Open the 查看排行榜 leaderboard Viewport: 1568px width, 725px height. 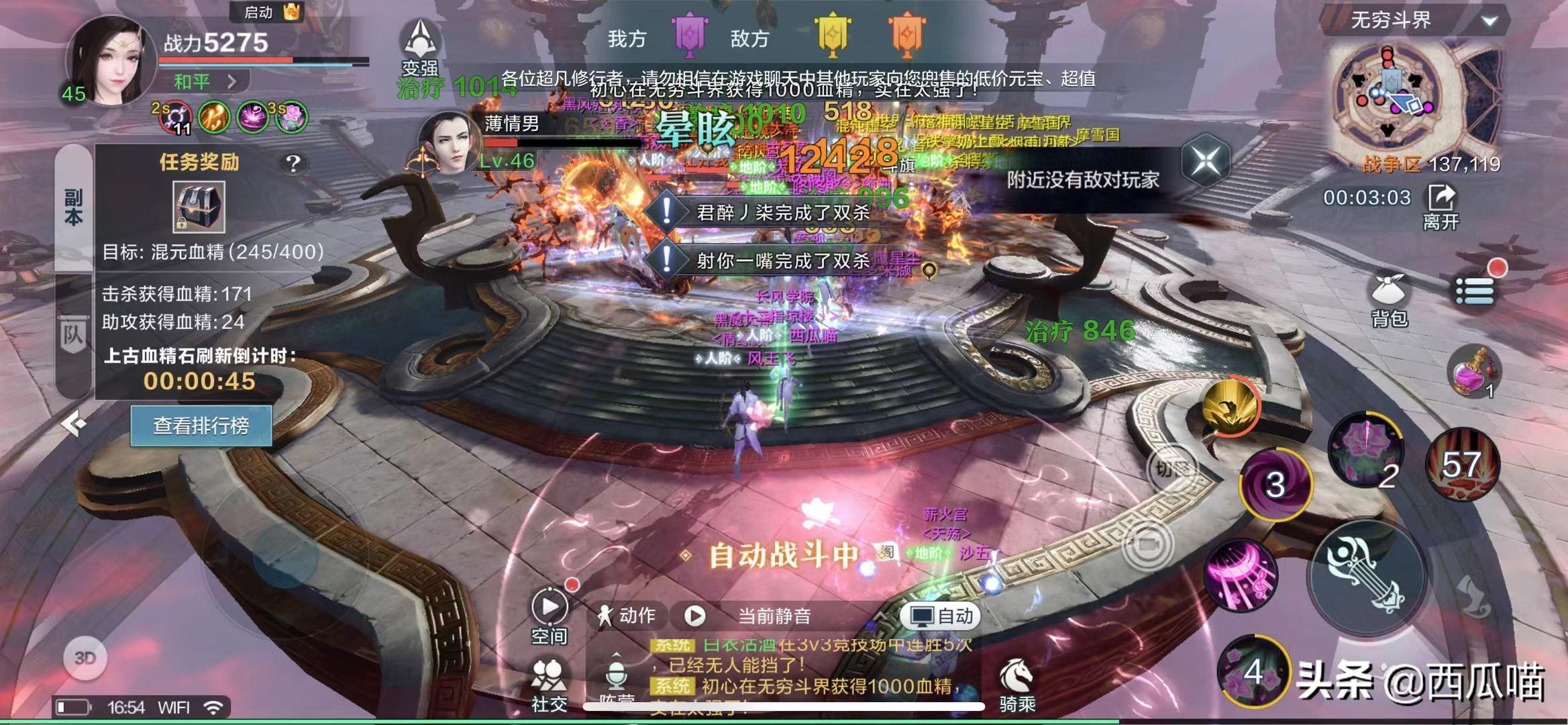pyautogui.click(x=201, y=426)
